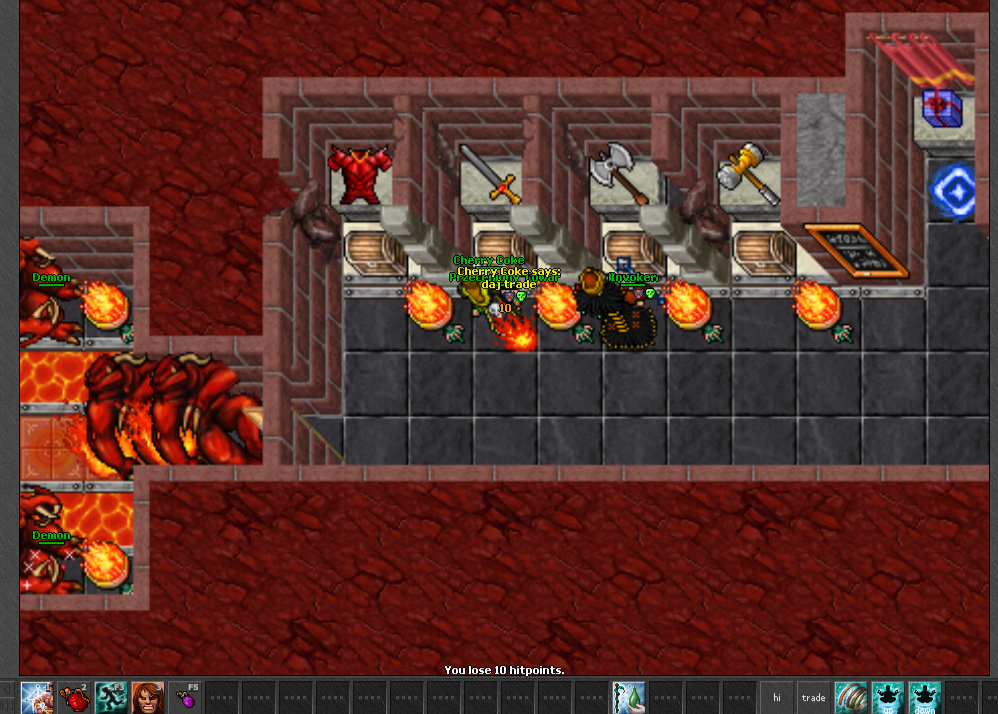Viewport: 998px width, 714px height.
Task: Click the "trade" hotkey button
Action: point(814,697)
